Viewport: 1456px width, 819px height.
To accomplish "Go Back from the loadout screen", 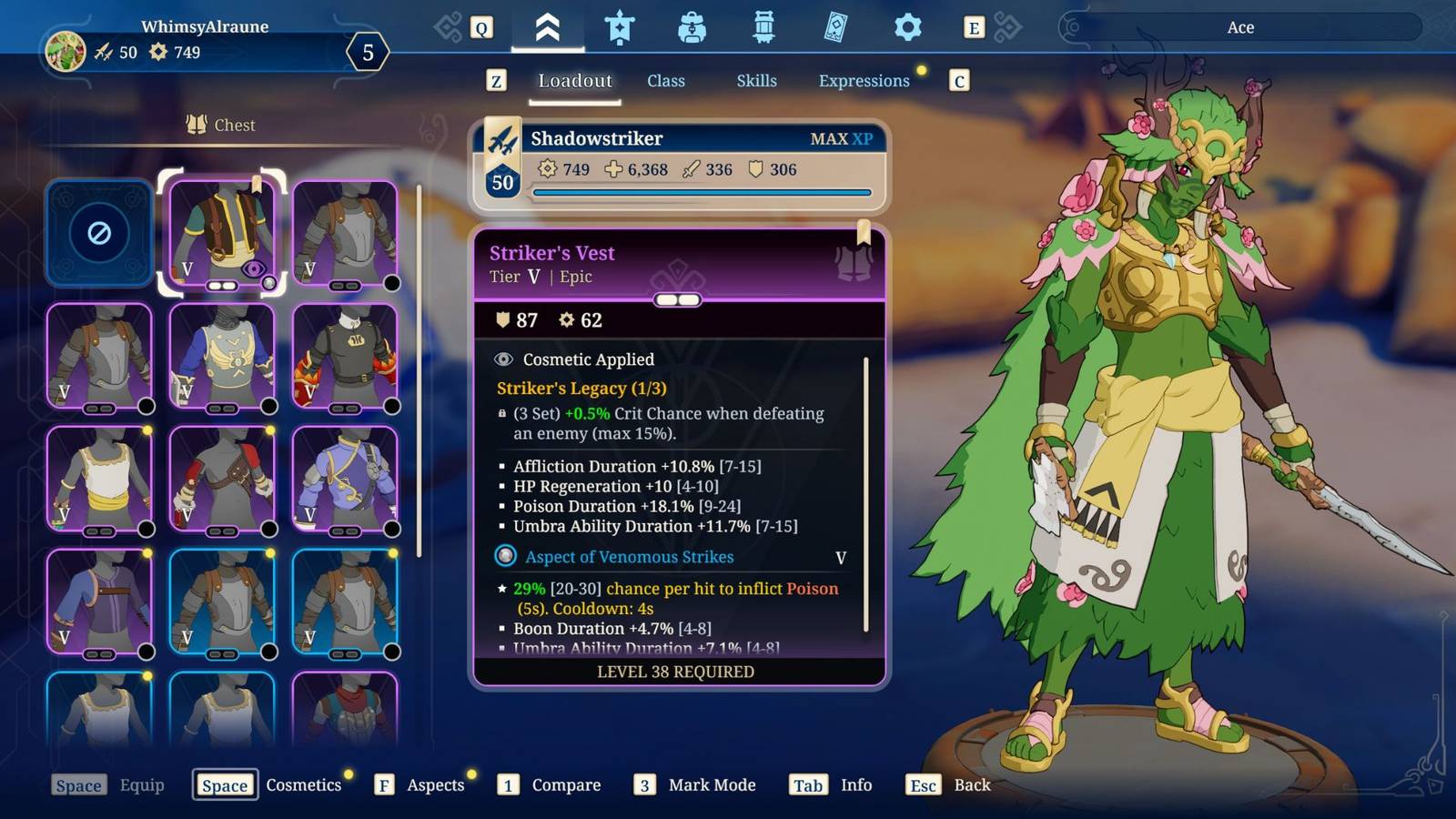I will point(971,784).
